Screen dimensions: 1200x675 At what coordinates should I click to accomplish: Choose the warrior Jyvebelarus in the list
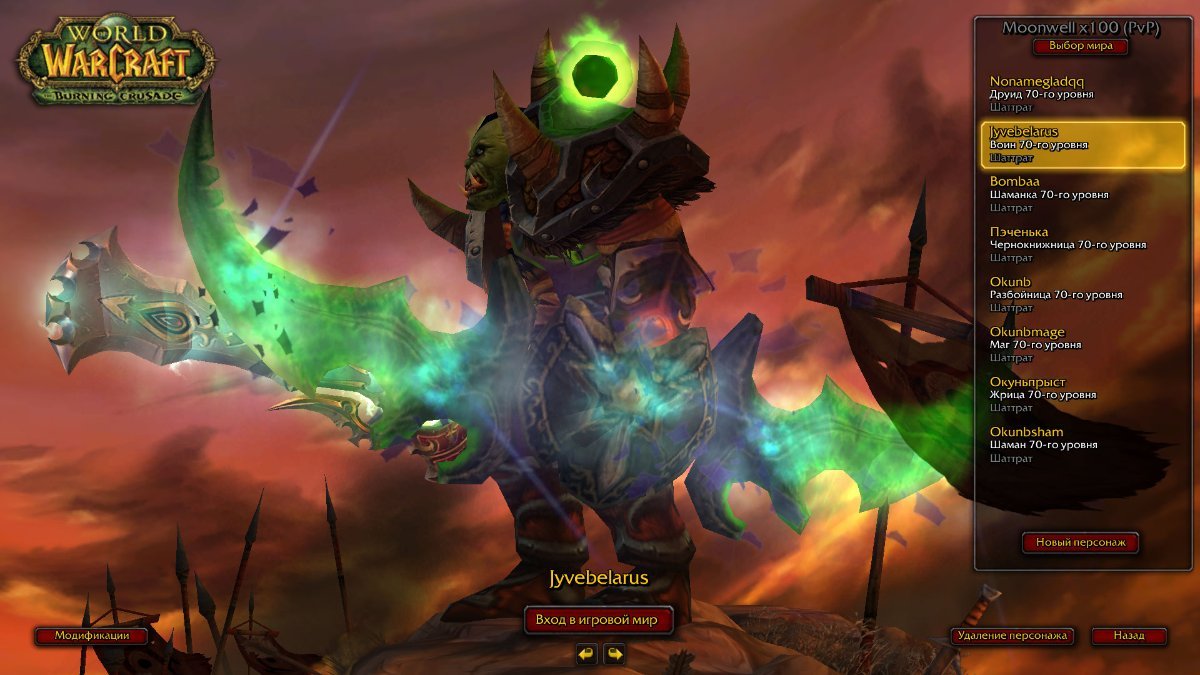[x=1082, y=144]
